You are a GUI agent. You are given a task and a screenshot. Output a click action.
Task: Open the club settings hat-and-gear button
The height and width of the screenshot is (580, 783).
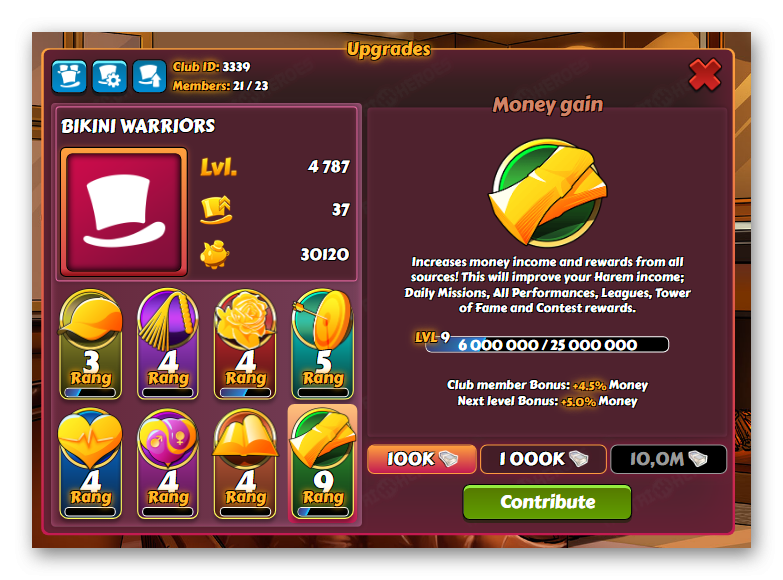tap(109, 76)
